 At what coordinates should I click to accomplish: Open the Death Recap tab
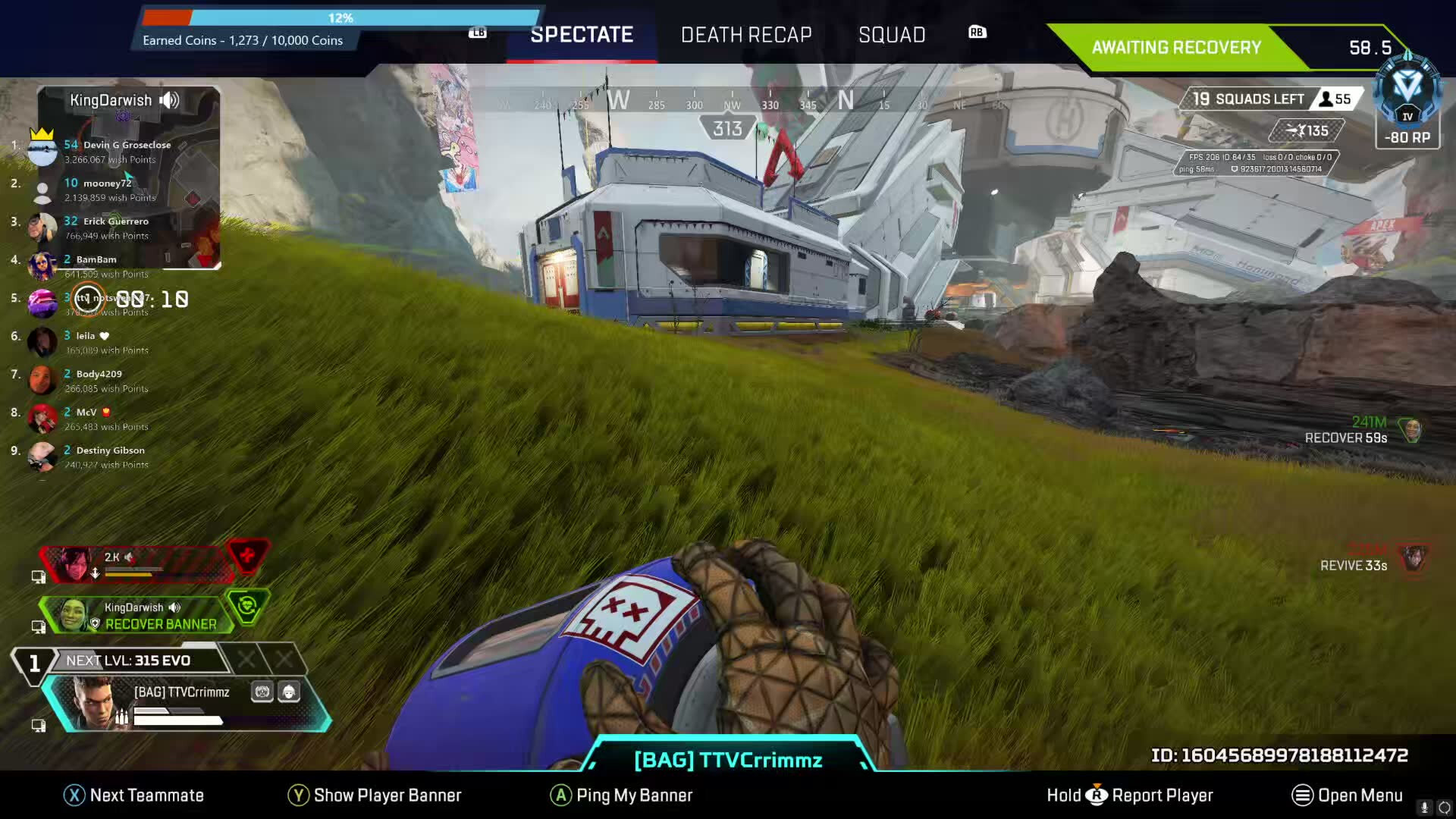point(746,35)
